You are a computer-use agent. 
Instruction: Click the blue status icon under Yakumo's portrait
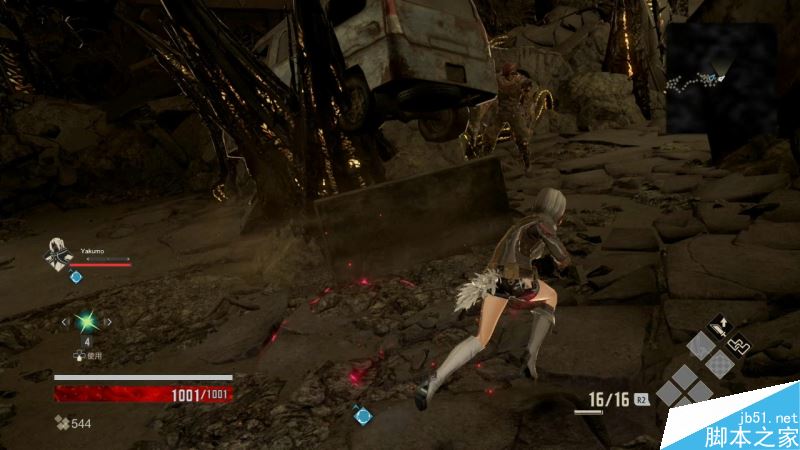pyautogui.click(x=75, y=275)
